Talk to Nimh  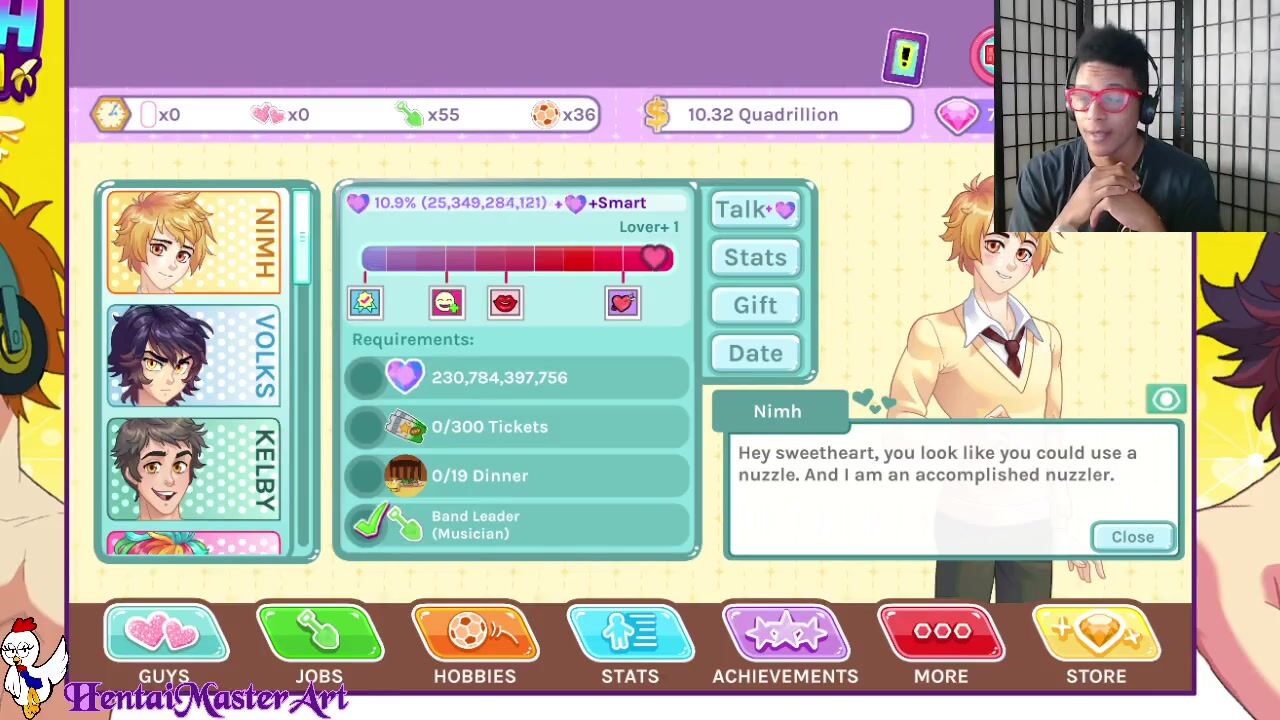tap(755, 209)
